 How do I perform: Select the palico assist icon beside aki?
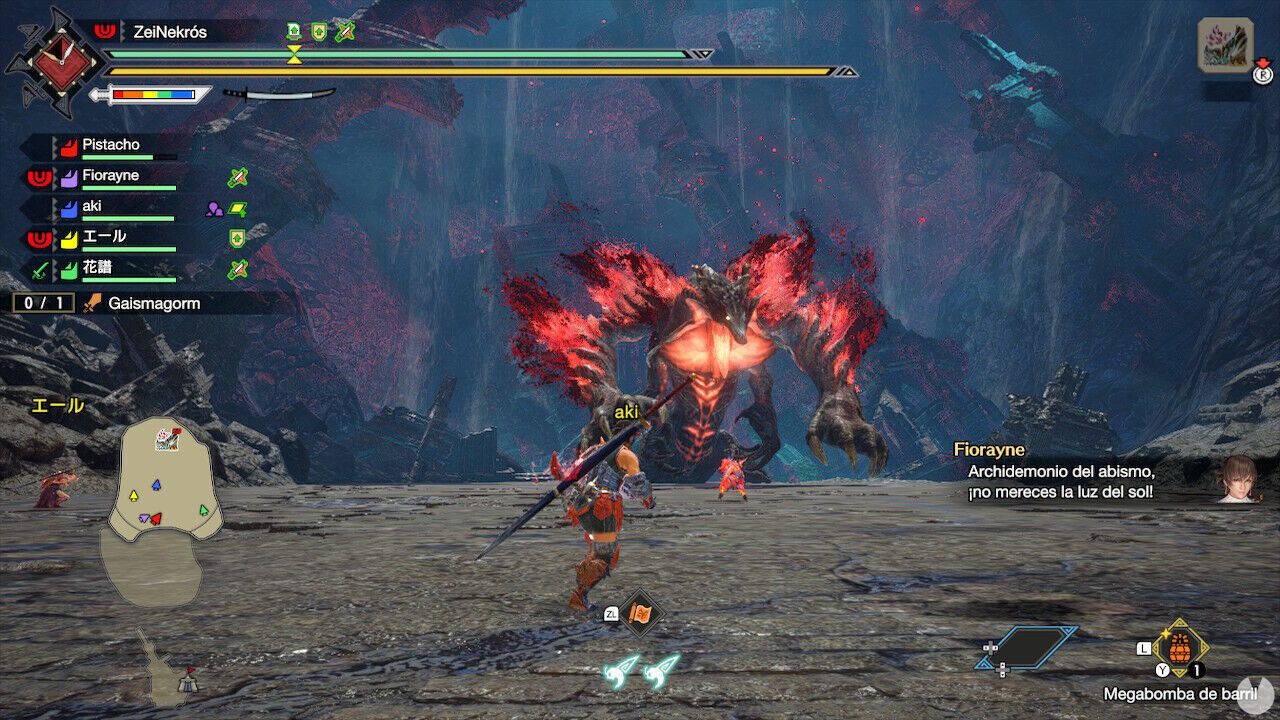(x=215, y=207)
